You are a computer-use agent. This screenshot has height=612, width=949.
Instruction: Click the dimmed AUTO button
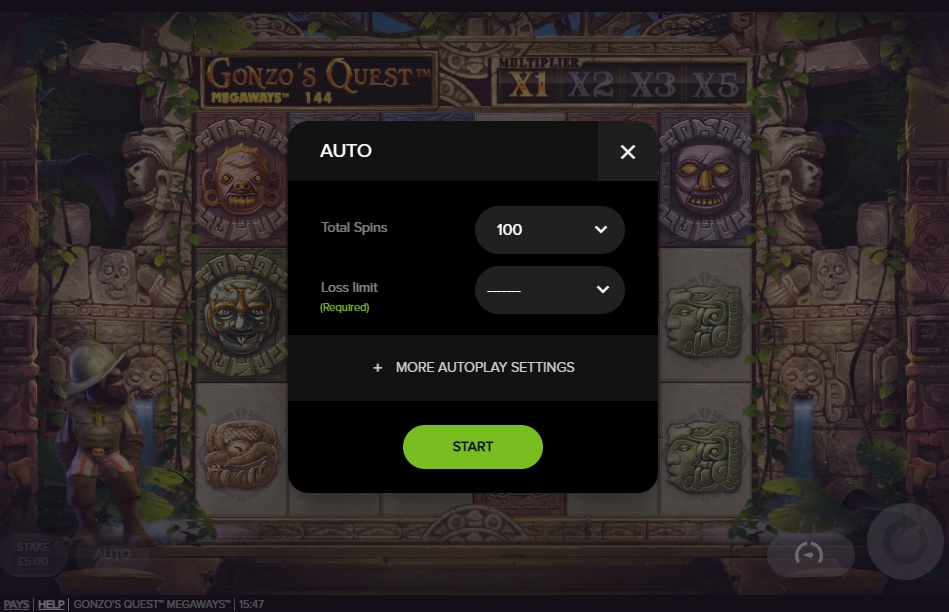[x=112, y=554]
